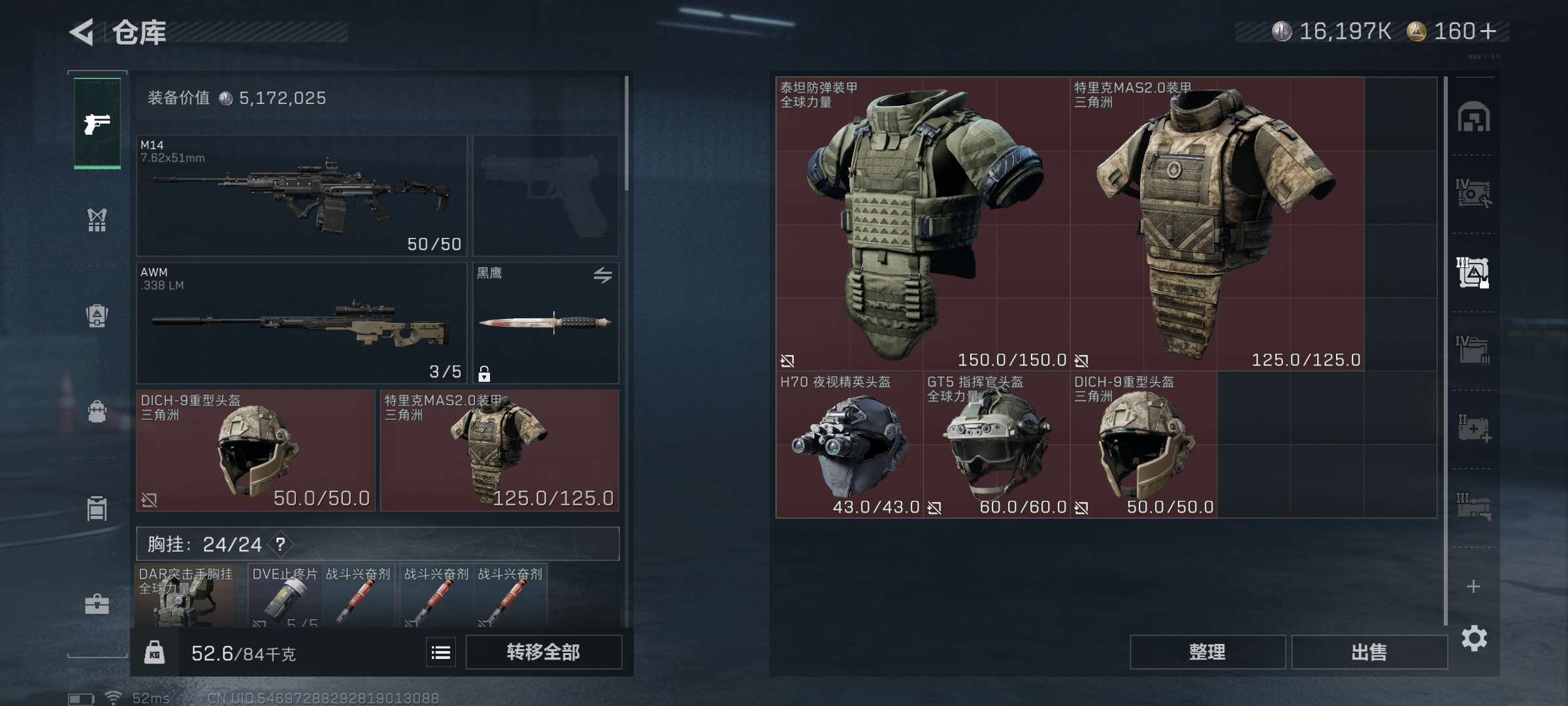
Task: Tap the 转移全部 button
Action: pyautogui.click(x=543, y=652)
